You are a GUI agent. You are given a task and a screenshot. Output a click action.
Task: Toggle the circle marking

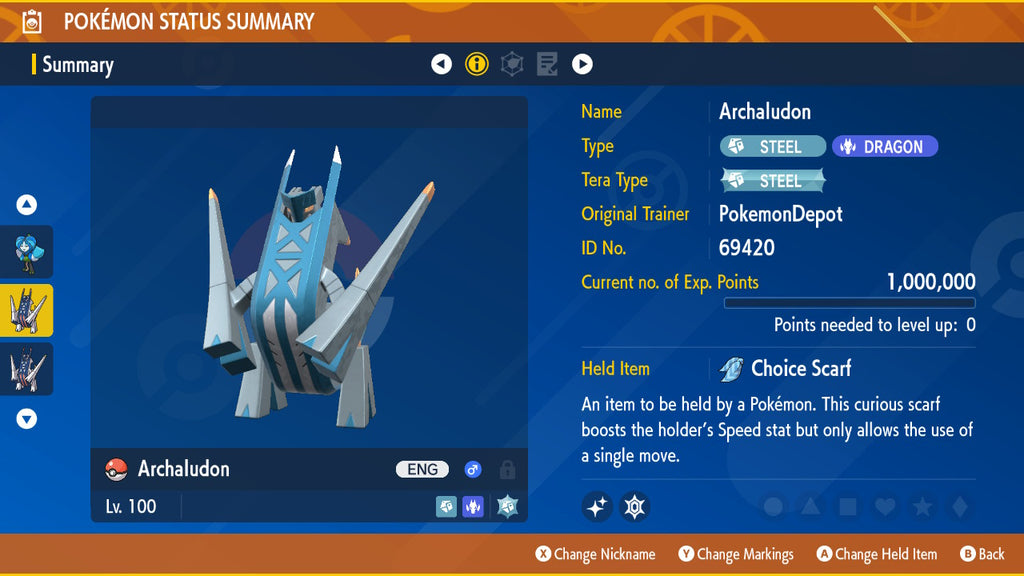pyautogui.click(x=773, y=507)
